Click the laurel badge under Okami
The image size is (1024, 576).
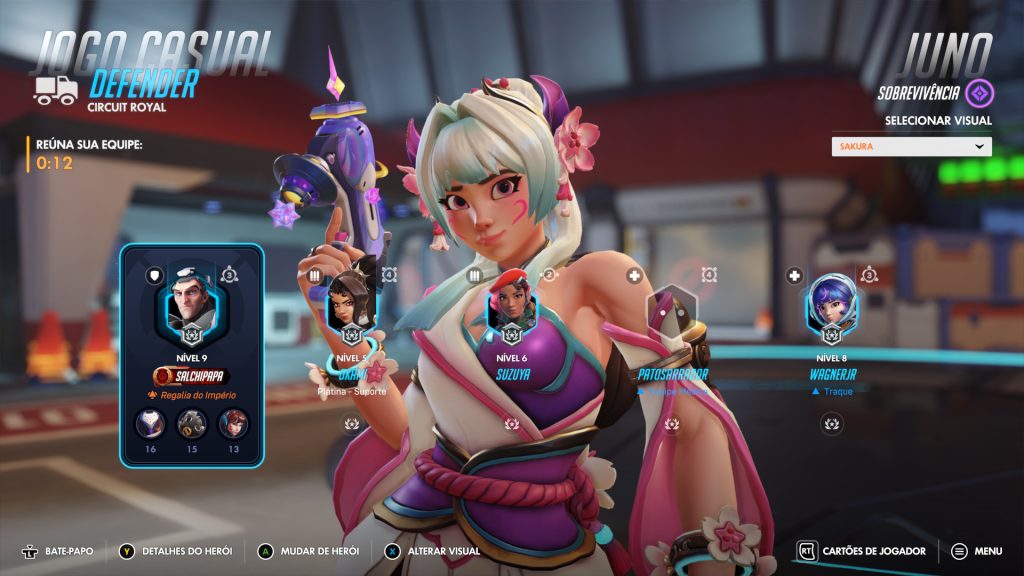point(351,424)
